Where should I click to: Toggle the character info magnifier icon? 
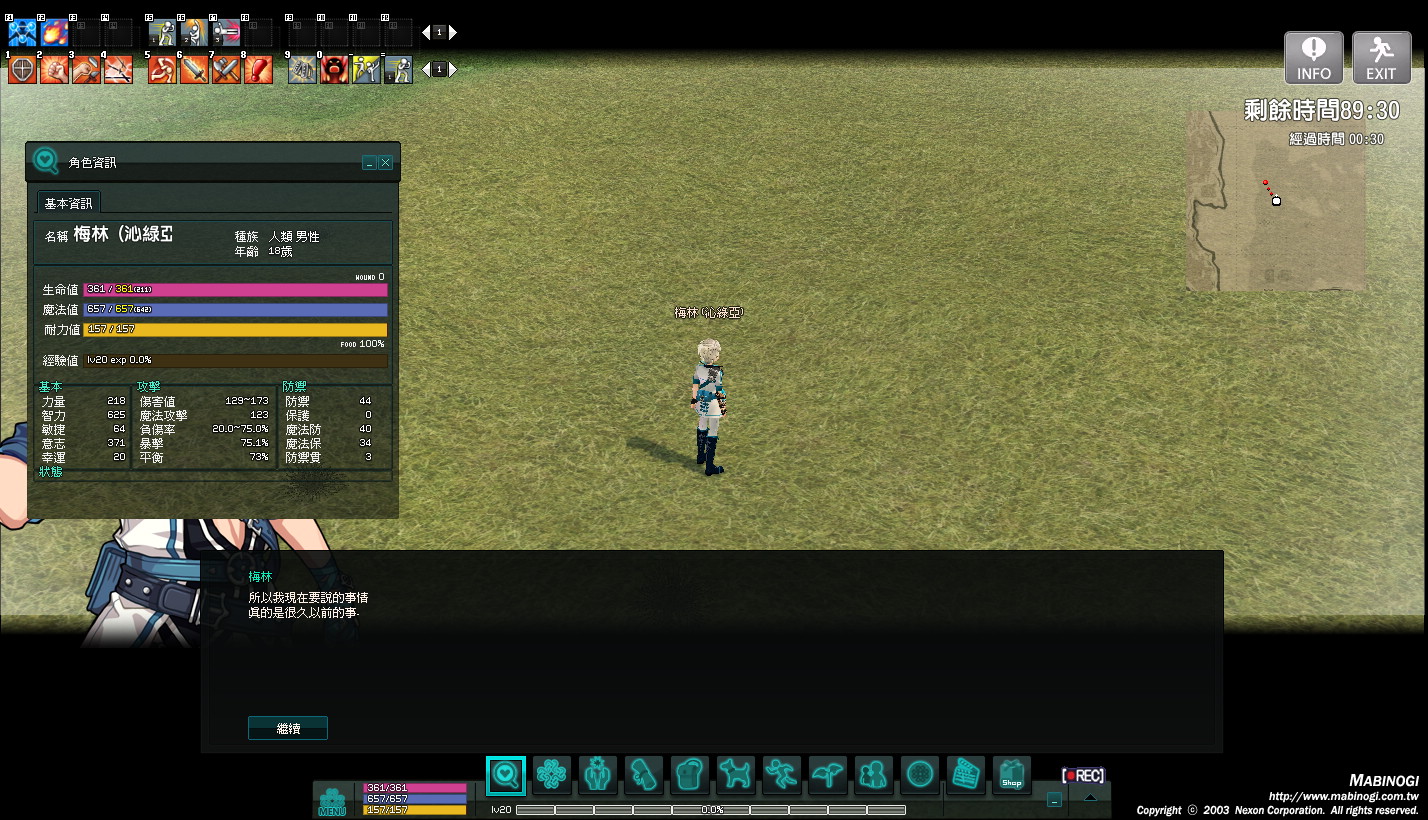tap(506, 775)
